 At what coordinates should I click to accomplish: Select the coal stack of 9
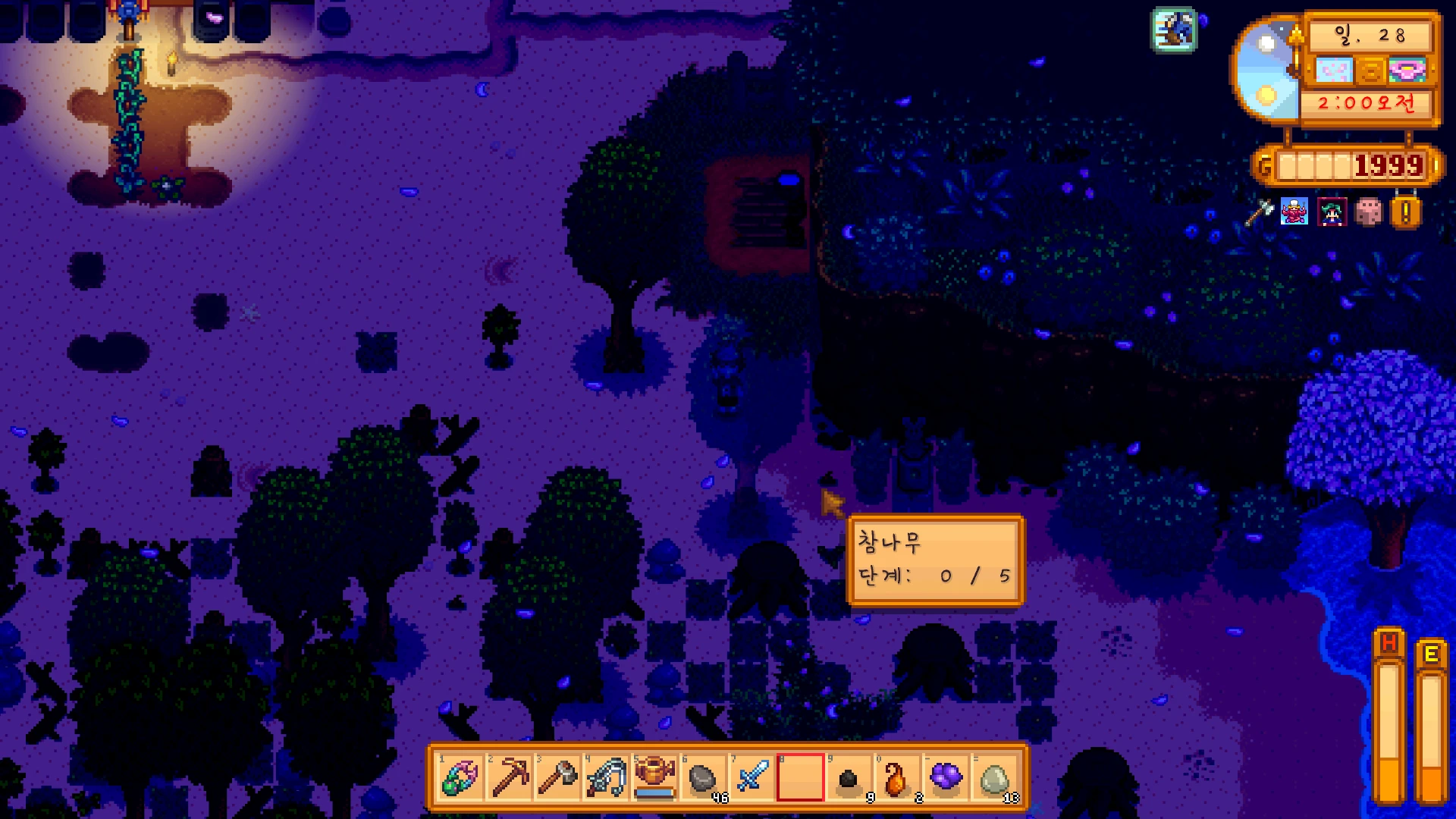[849, 777]
